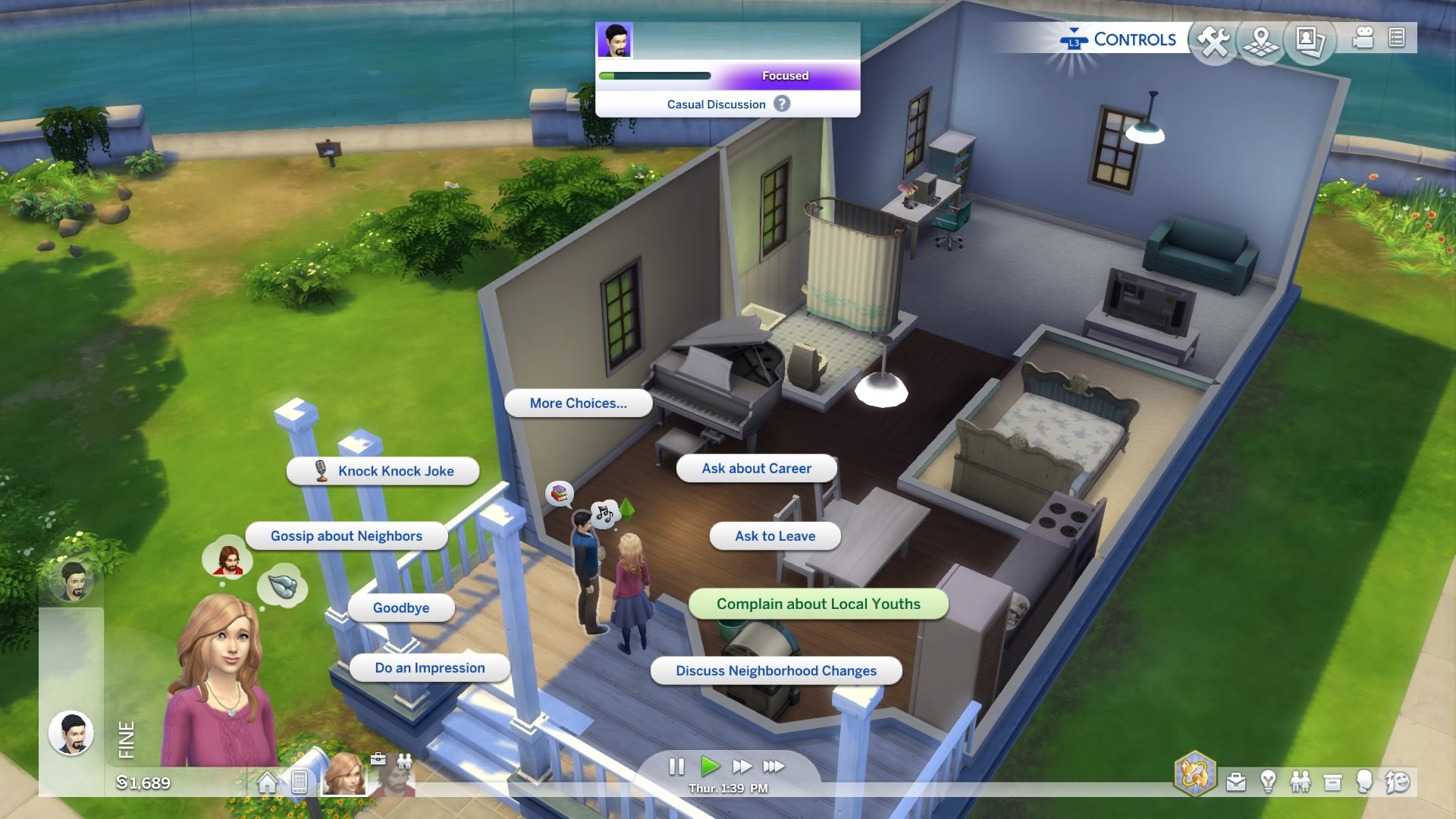
Task: Open the Aspirations lightbulb icon
Action: (1268, 782)
